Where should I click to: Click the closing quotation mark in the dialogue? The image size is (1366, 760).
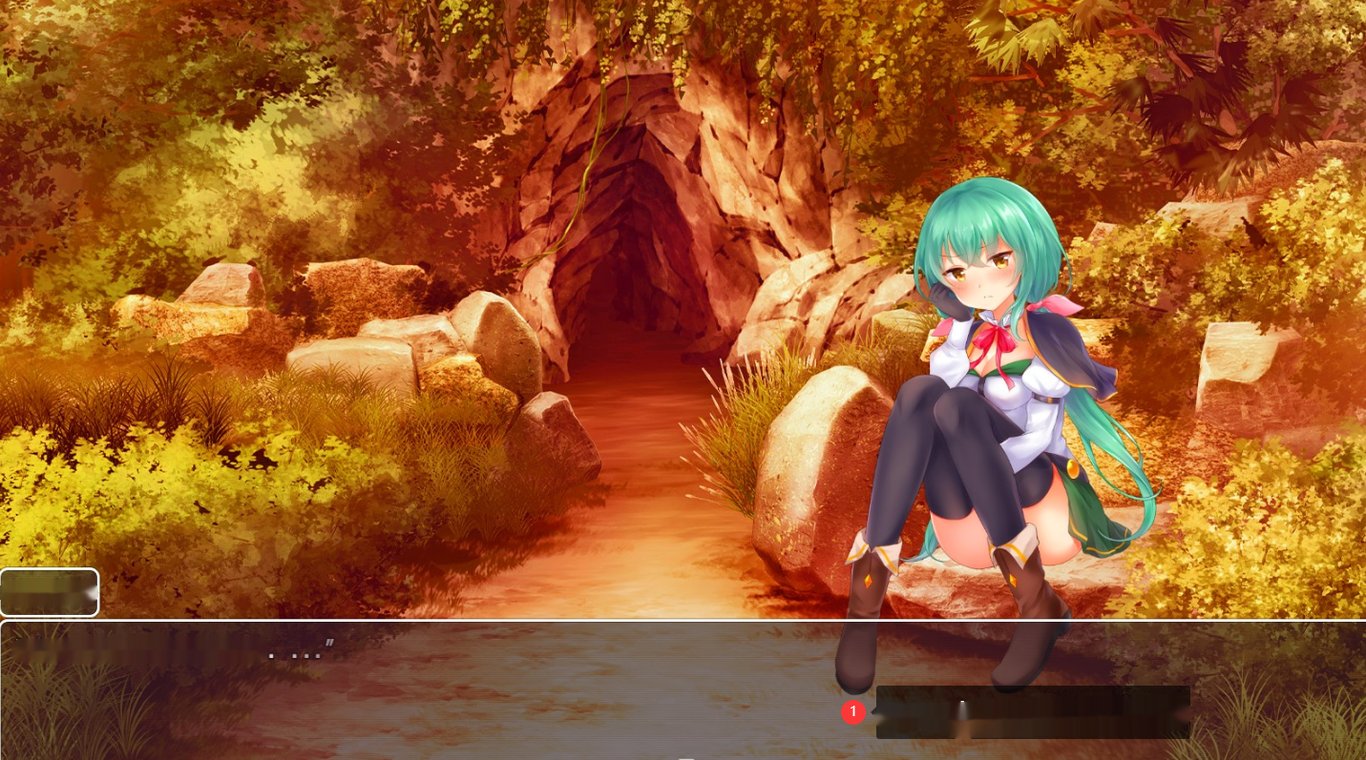coord(330,643)
